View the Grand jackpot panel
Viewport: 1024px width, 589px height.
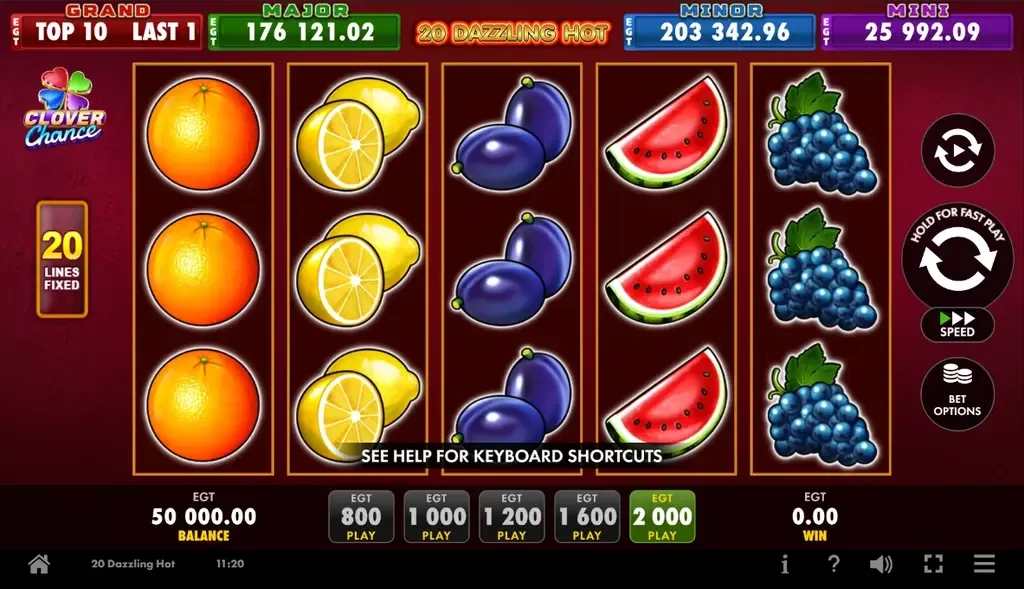click(x=106, y=29)
